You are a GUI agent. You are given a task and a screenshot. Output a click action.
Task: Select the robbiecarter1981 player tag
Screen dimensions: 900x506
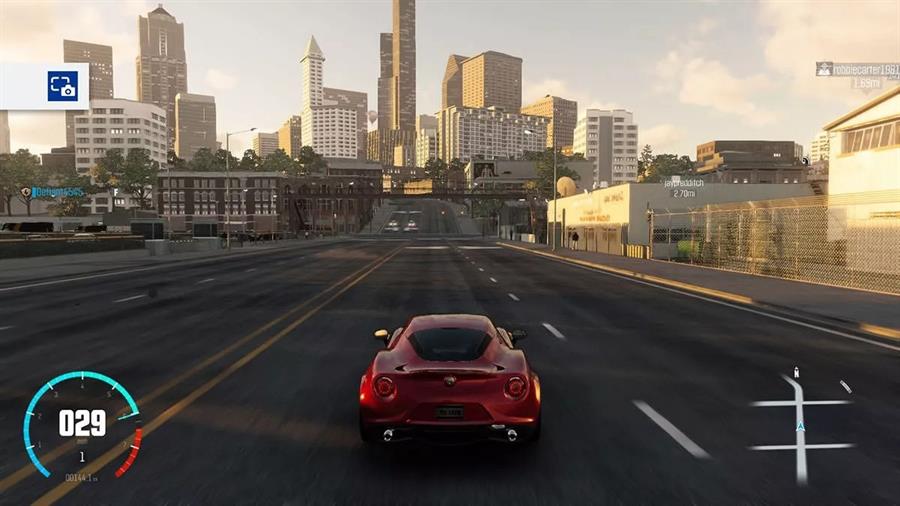pyautogui.click(x=857, y=69)
